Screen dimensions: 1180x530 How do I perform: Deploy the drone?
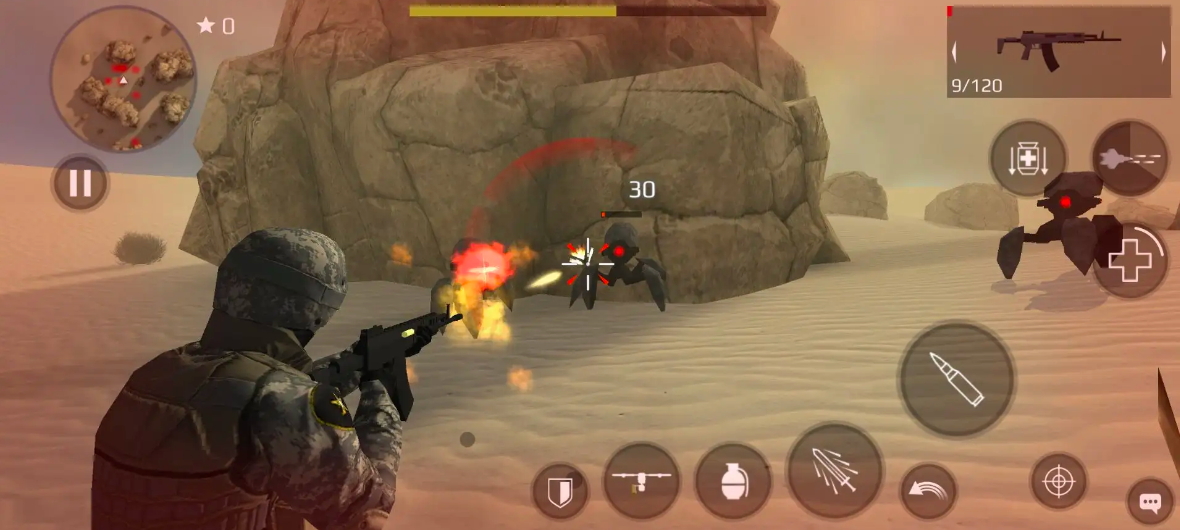coord(642,481)
